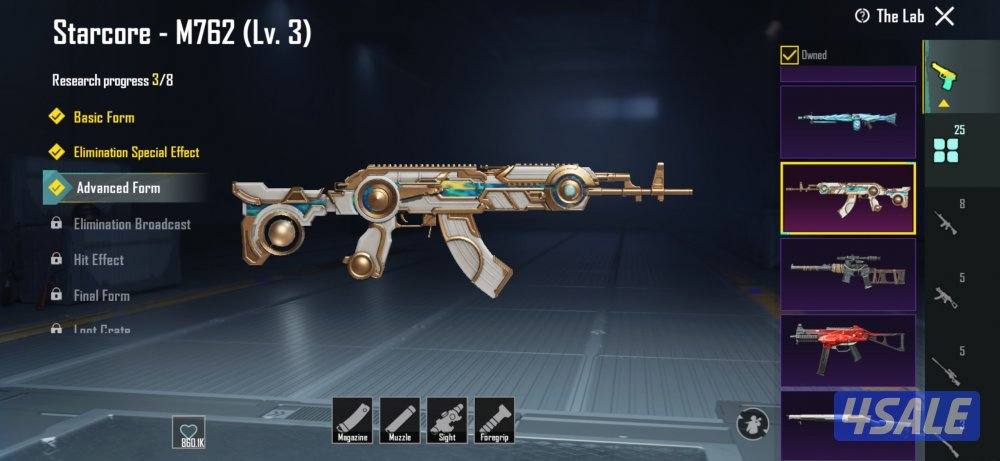
Task: Choose the Foregrip attachment slot
Action: coord(494,418)
